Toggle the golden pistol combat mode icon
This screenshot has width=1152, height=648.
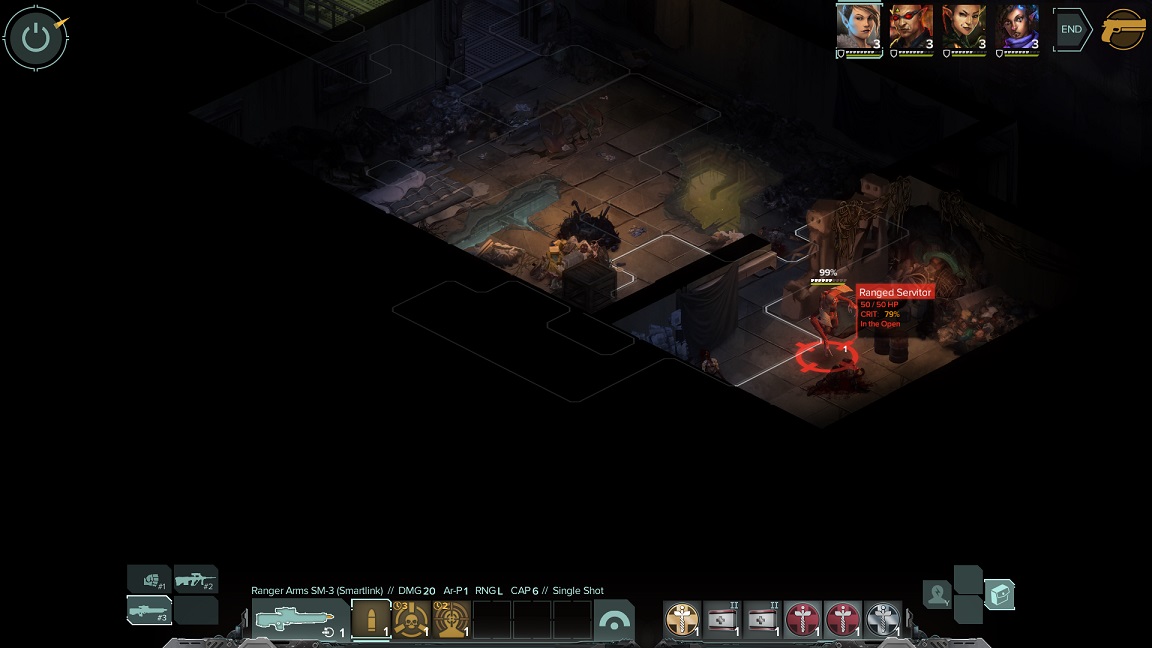[1124, 30]
